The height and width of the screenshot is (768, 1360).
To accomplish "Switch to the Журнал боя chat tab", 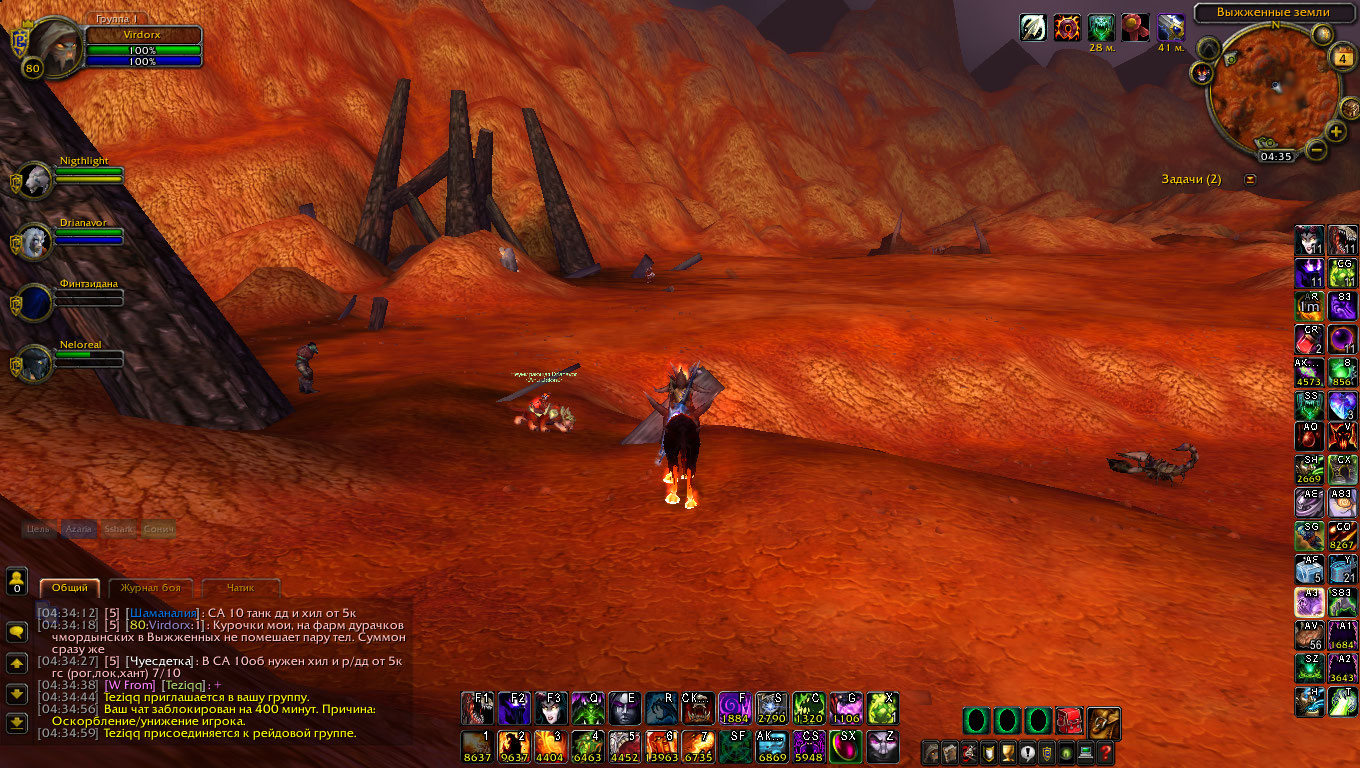I will click(151, 588).
